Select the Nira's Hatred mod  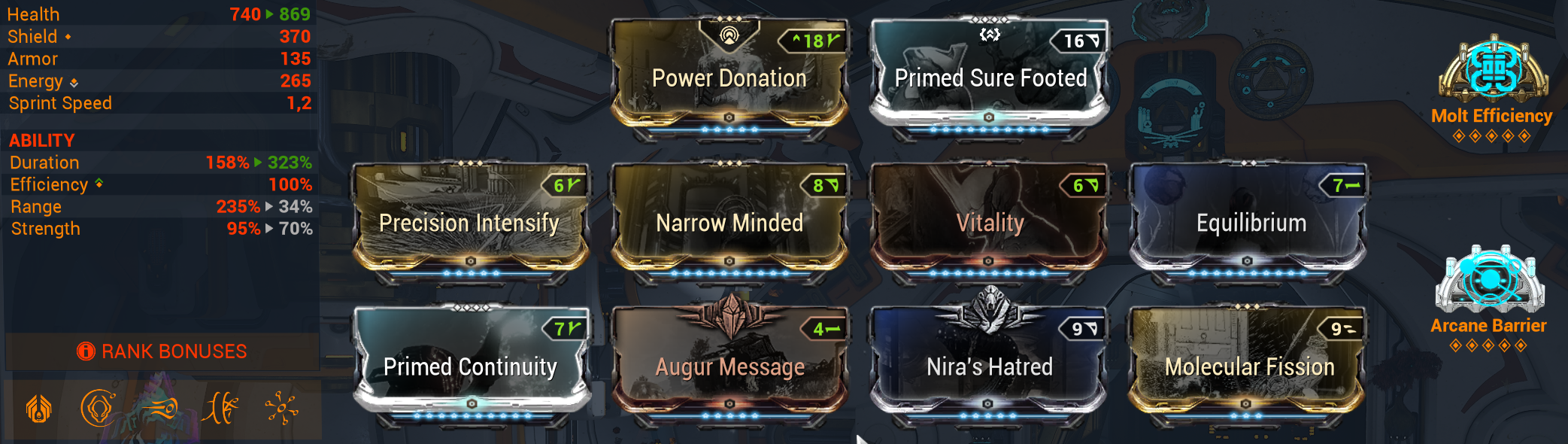(990, 366)
